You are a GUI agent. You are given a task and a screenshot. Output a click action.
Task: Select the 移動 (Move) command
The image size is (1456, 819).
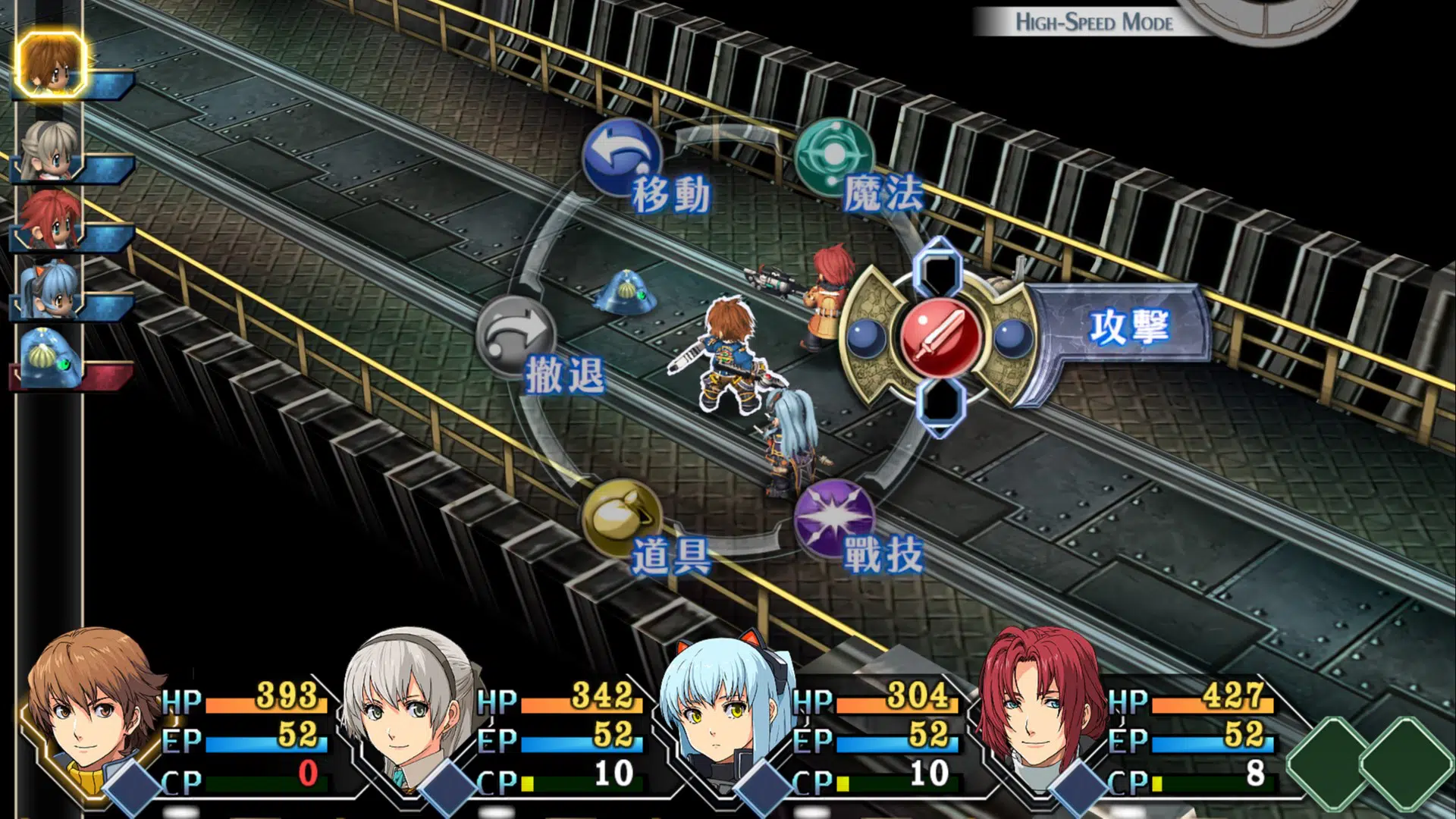click(x=622, y=157)
